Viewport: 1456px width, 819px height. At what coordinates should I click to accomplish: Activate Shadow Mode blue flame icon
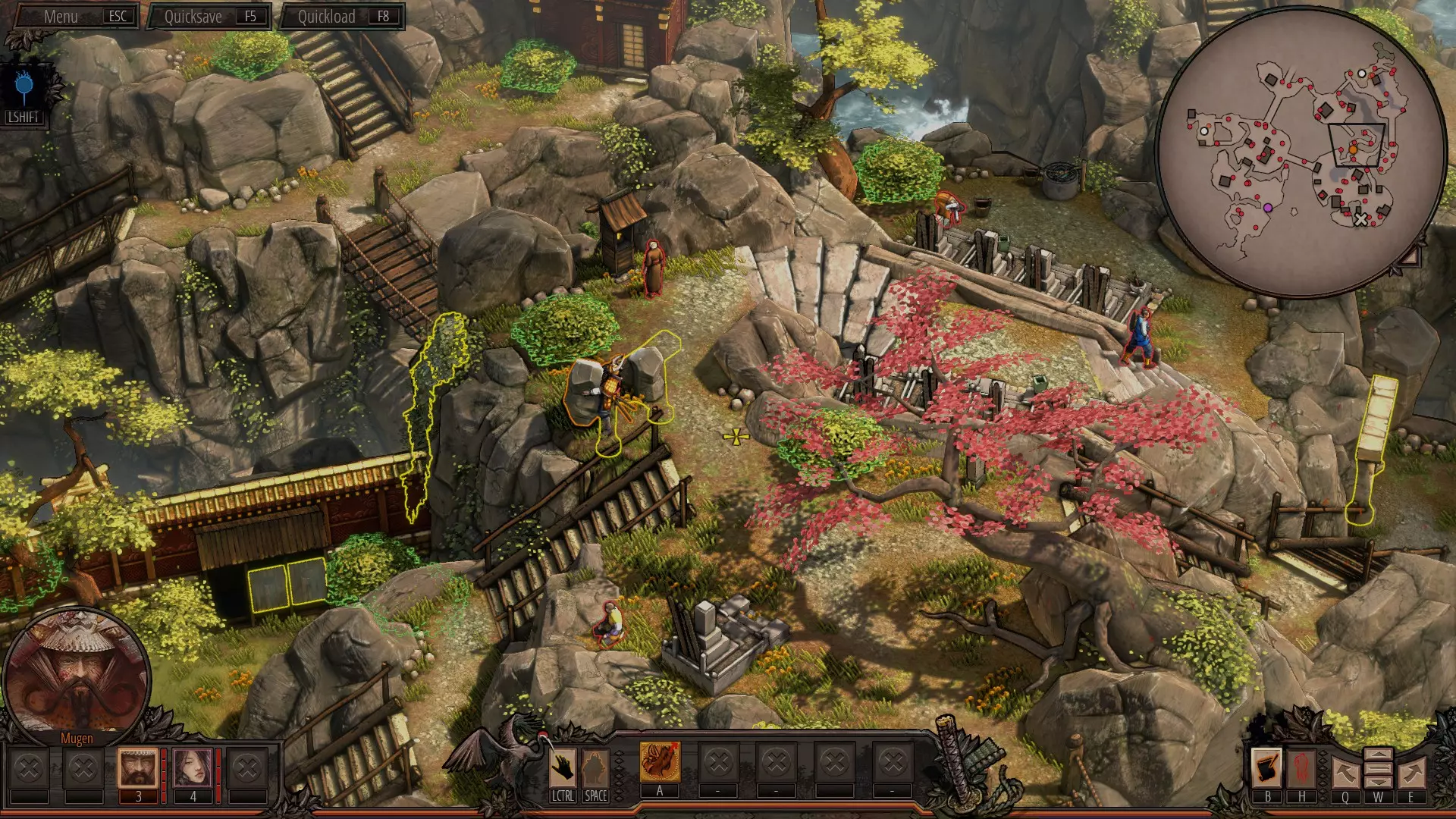24,87
